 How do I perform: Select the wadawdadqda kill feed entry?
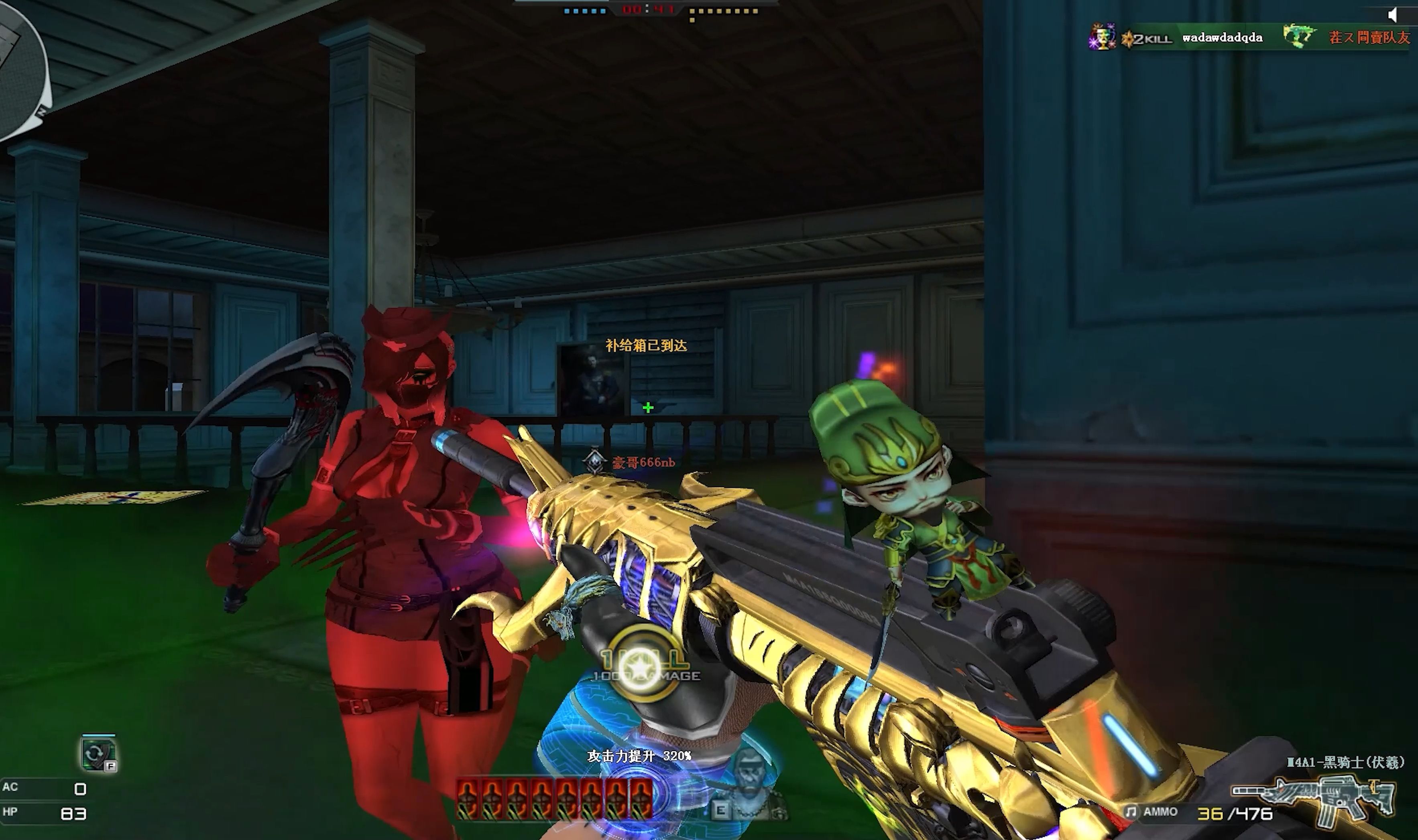[1222, 38]
